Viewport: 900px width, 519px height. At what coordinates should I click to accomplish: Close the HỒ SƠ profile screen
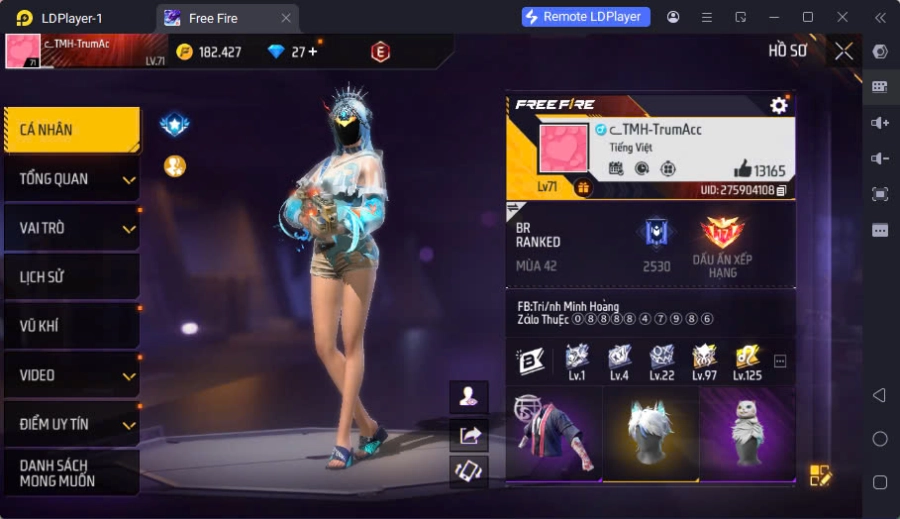[x=844, y=51]
